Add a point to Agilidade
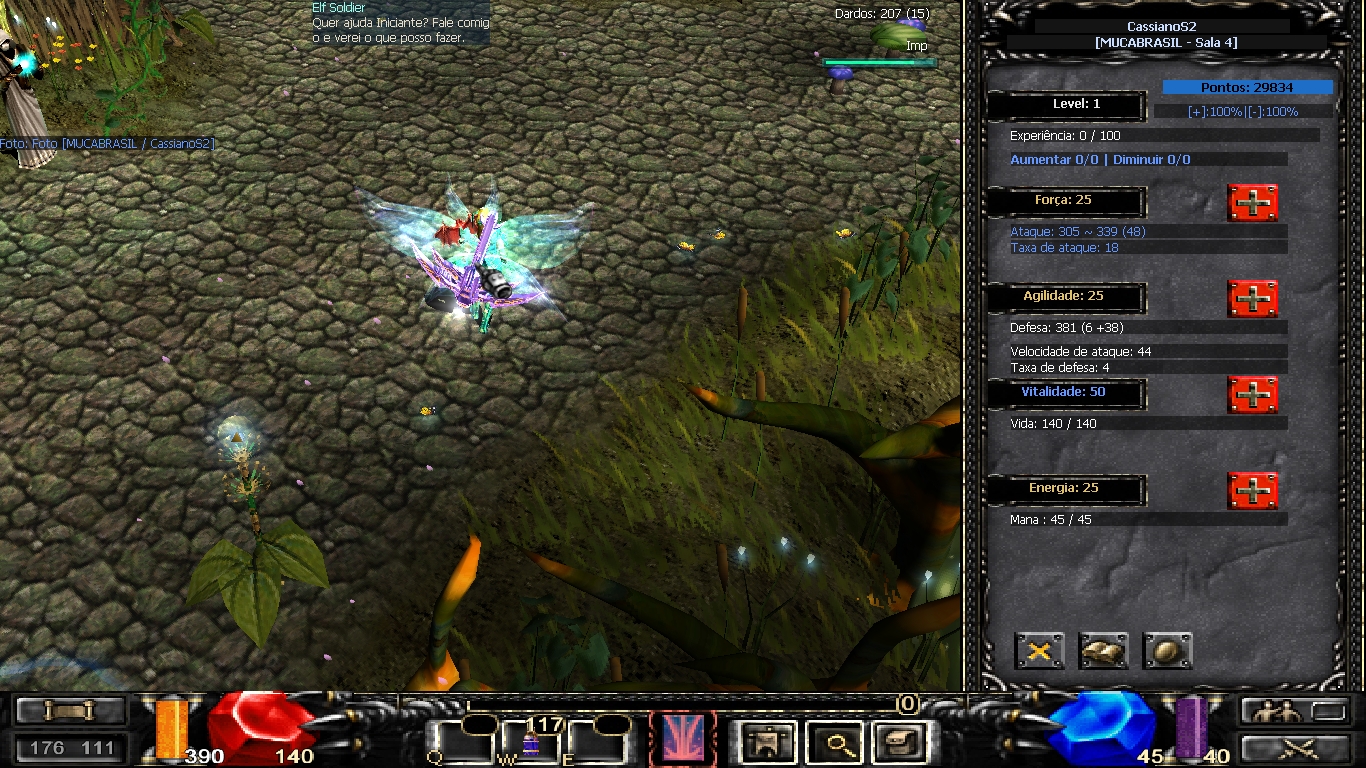Image resolution: width=1366 pixels, height=768 pixels. (1252, 298)
